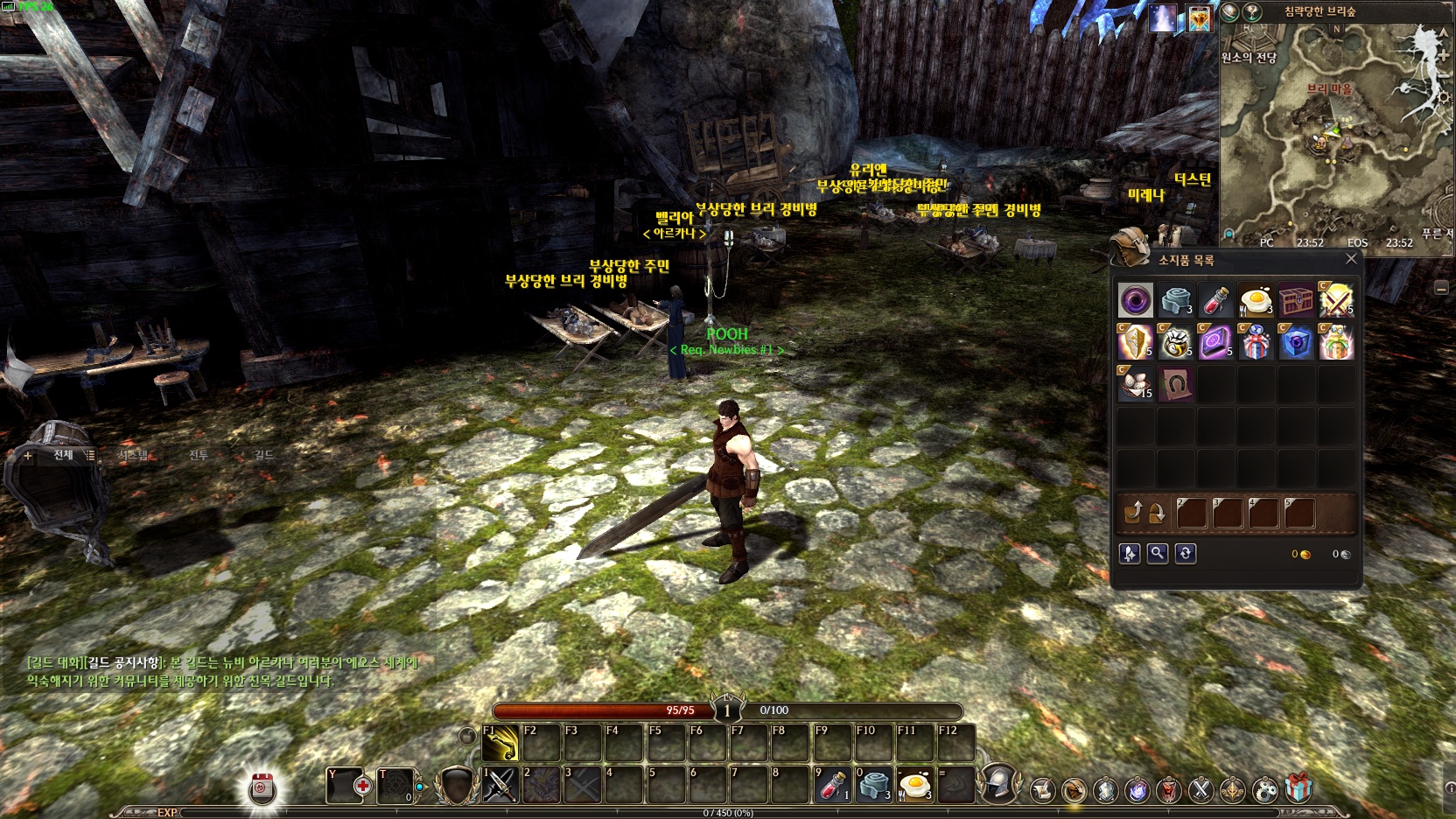
Task: Close the inventory window
Action: pos(1351,259)
